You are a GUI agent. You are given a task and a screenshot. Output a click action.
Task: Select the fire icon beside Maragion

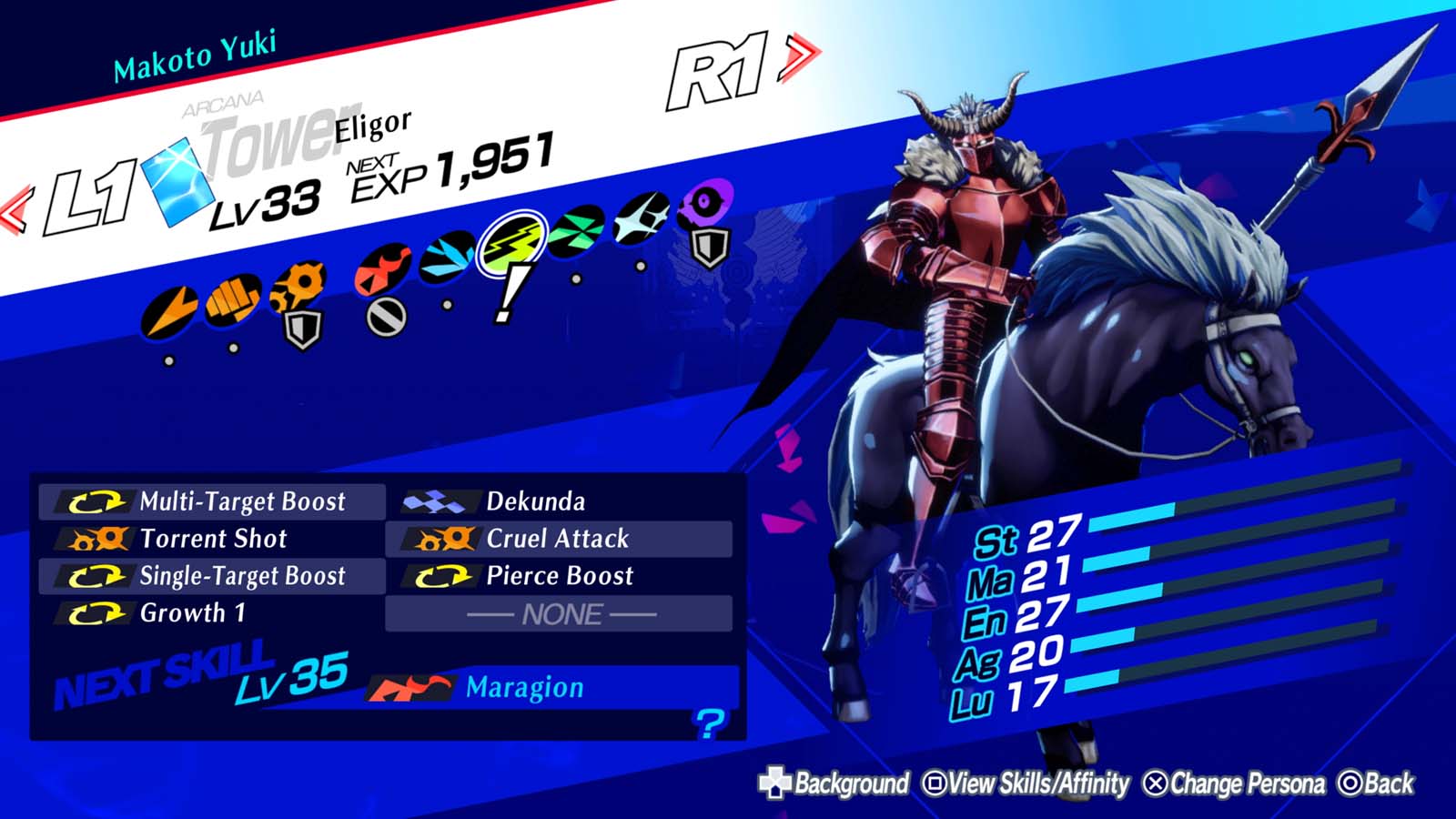point(411,689)
